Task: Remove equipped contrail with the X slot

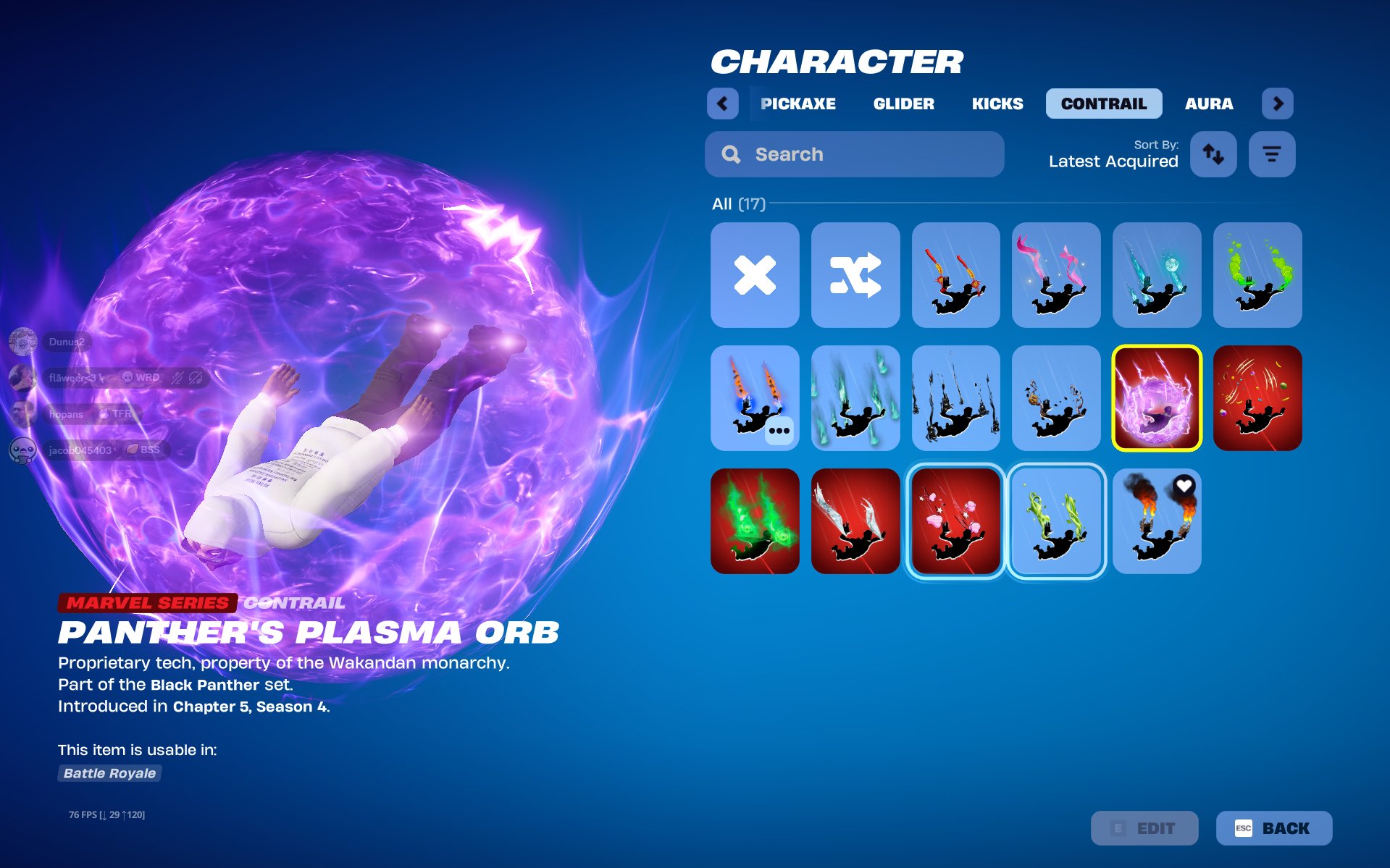Action: pos(755,275)
